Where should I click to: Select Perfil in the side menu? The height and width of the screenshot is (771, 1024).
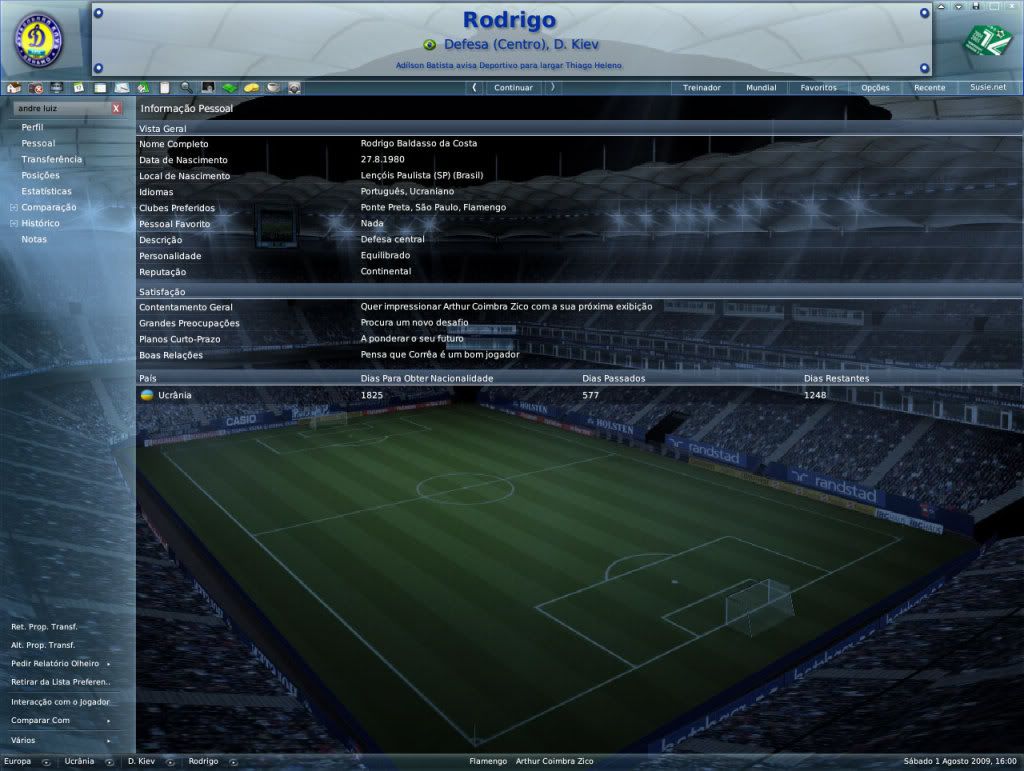pyautogui.click(x=32, y=127)
